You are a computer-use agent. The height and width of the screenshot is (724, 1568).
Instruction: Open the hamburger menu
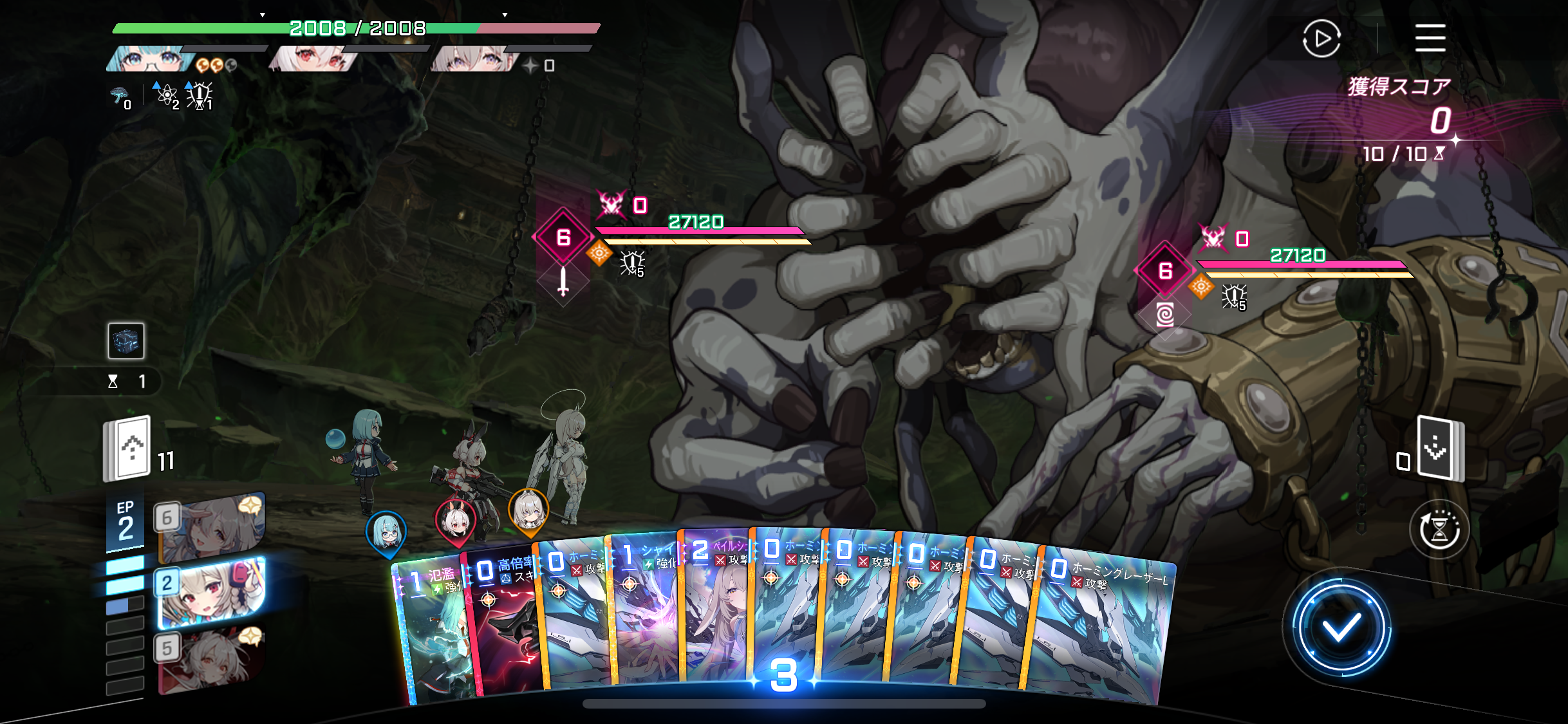coord(1430,38)
